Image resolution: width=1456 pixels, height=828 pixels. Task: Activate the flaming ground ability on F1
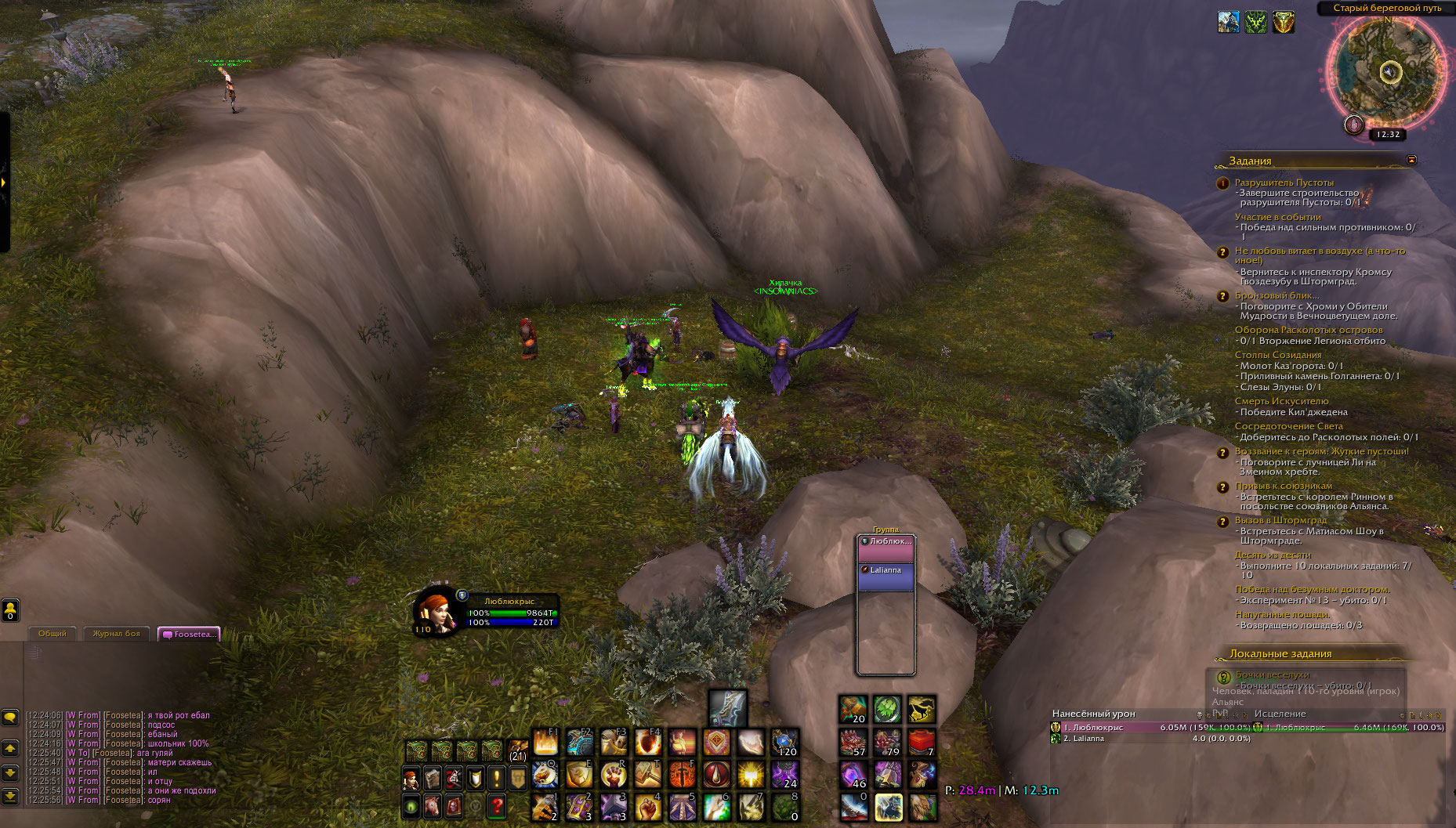click(545, 742)
